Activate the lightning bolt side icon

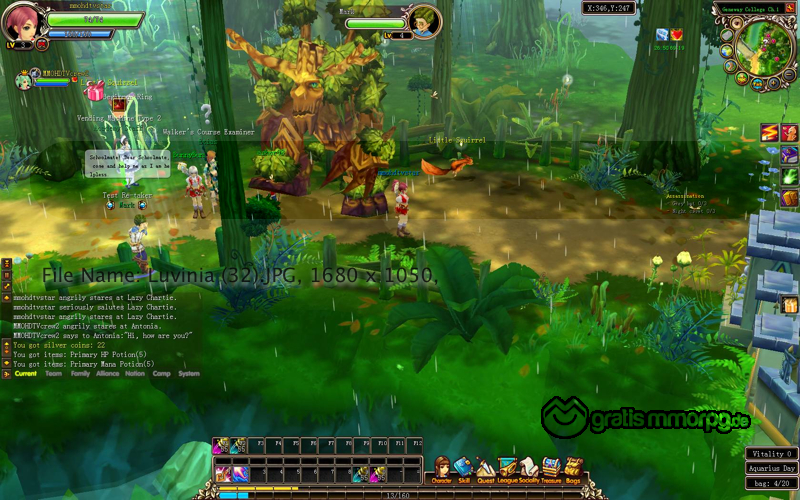point(770,133)
